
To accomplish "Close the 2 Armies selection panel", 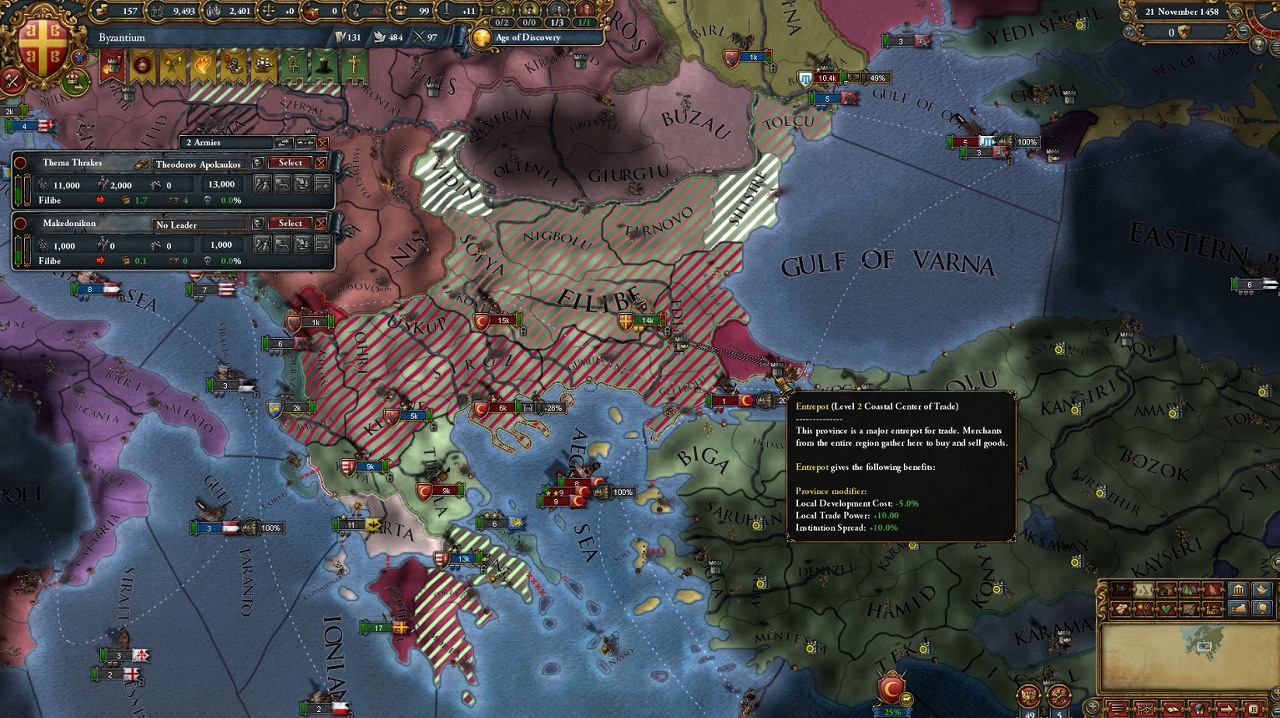I will coord(322,143).
